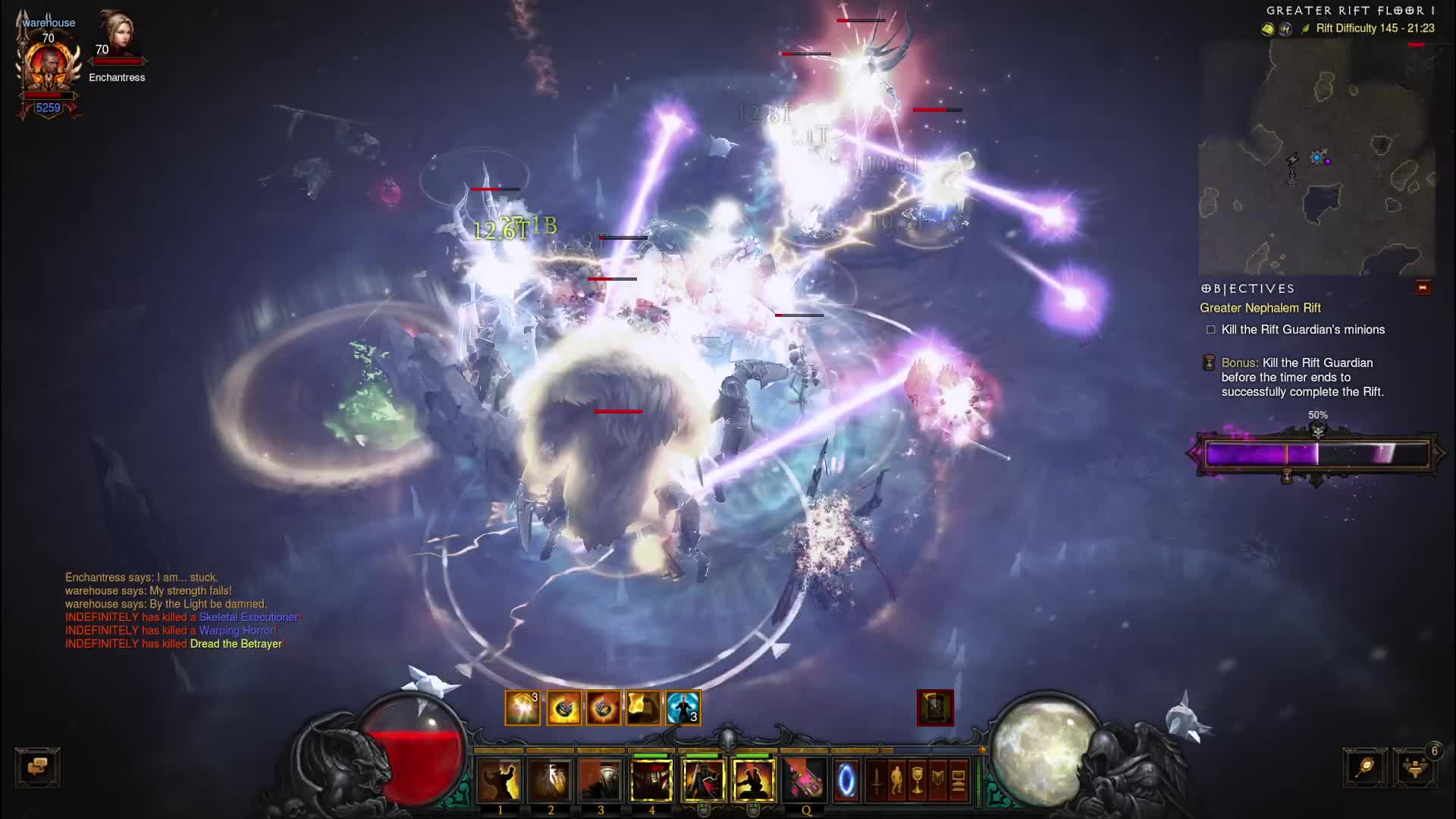Image resolution: width=1456 pixels, height=819 pixels.
Task: Click the Enchantress follower portrait
Action: 117,34
